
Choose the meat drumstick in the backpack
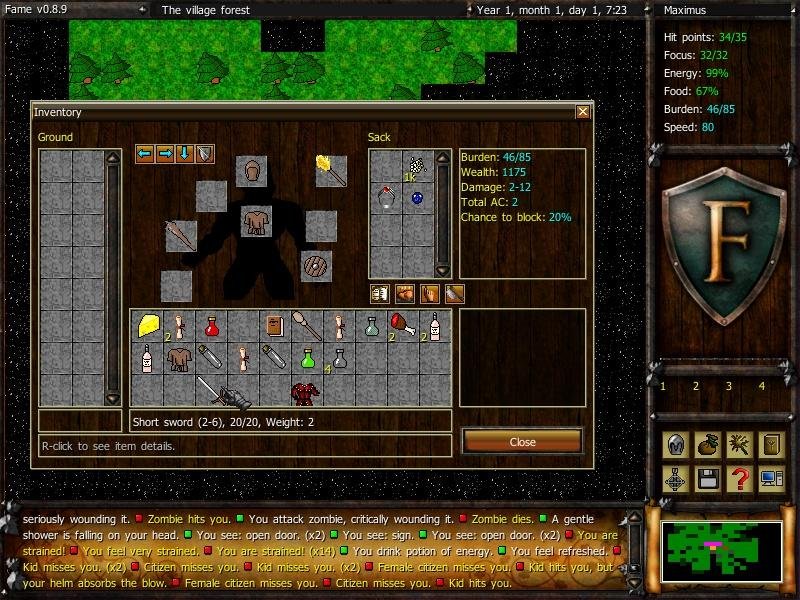tap(402, 325)
